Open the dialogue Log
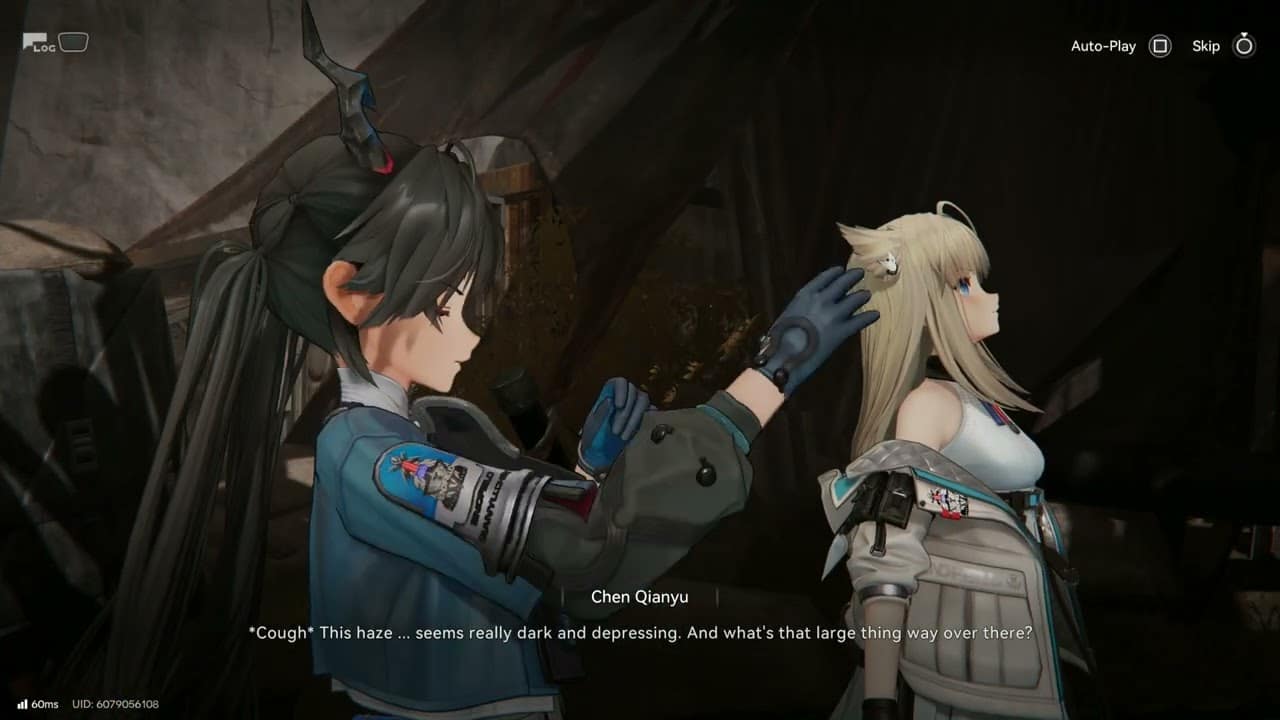 pyautogui.click(x=40, y=43)
